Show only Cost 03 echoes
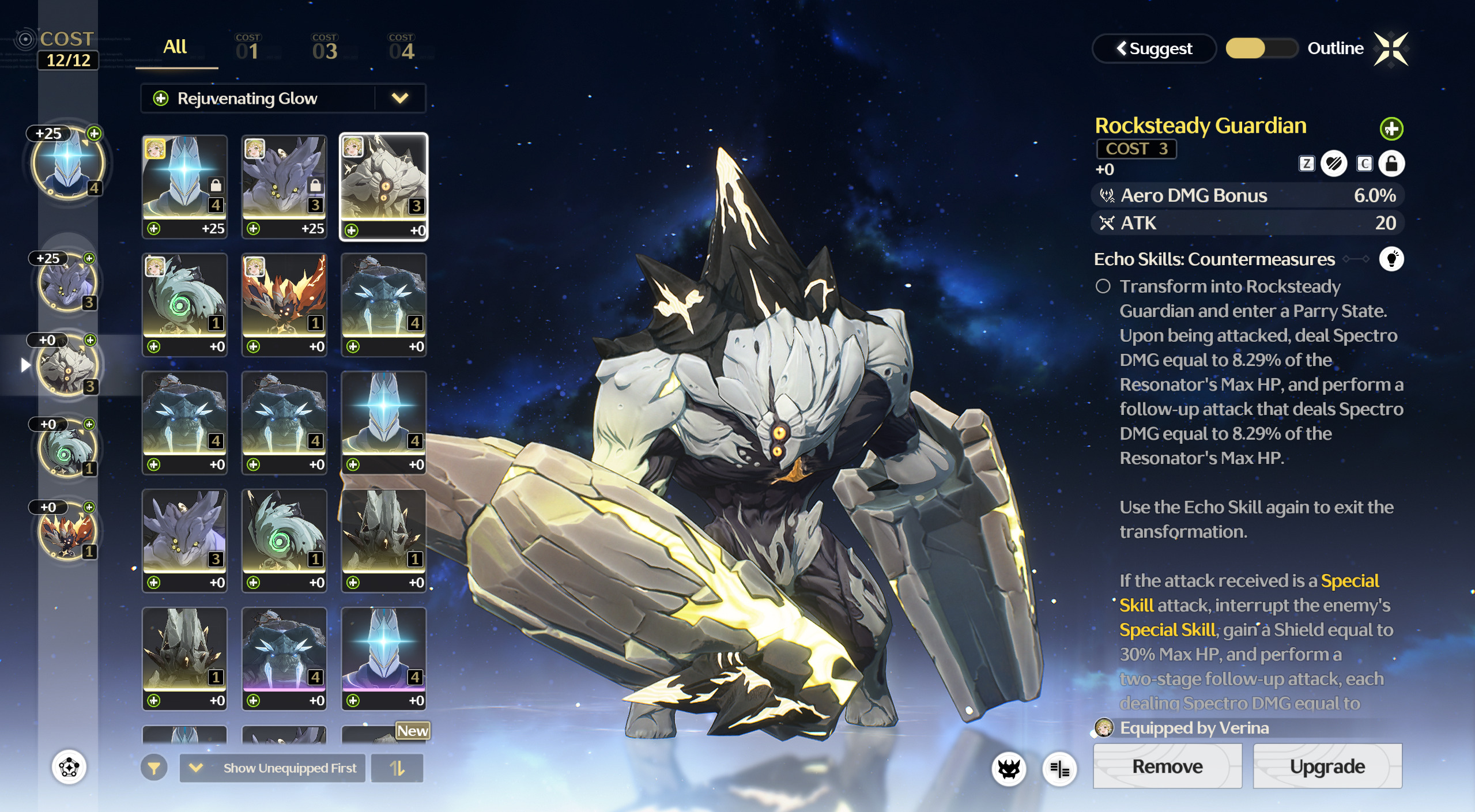This screenshot has height=812, width=1475. click(x=325, y=47)
